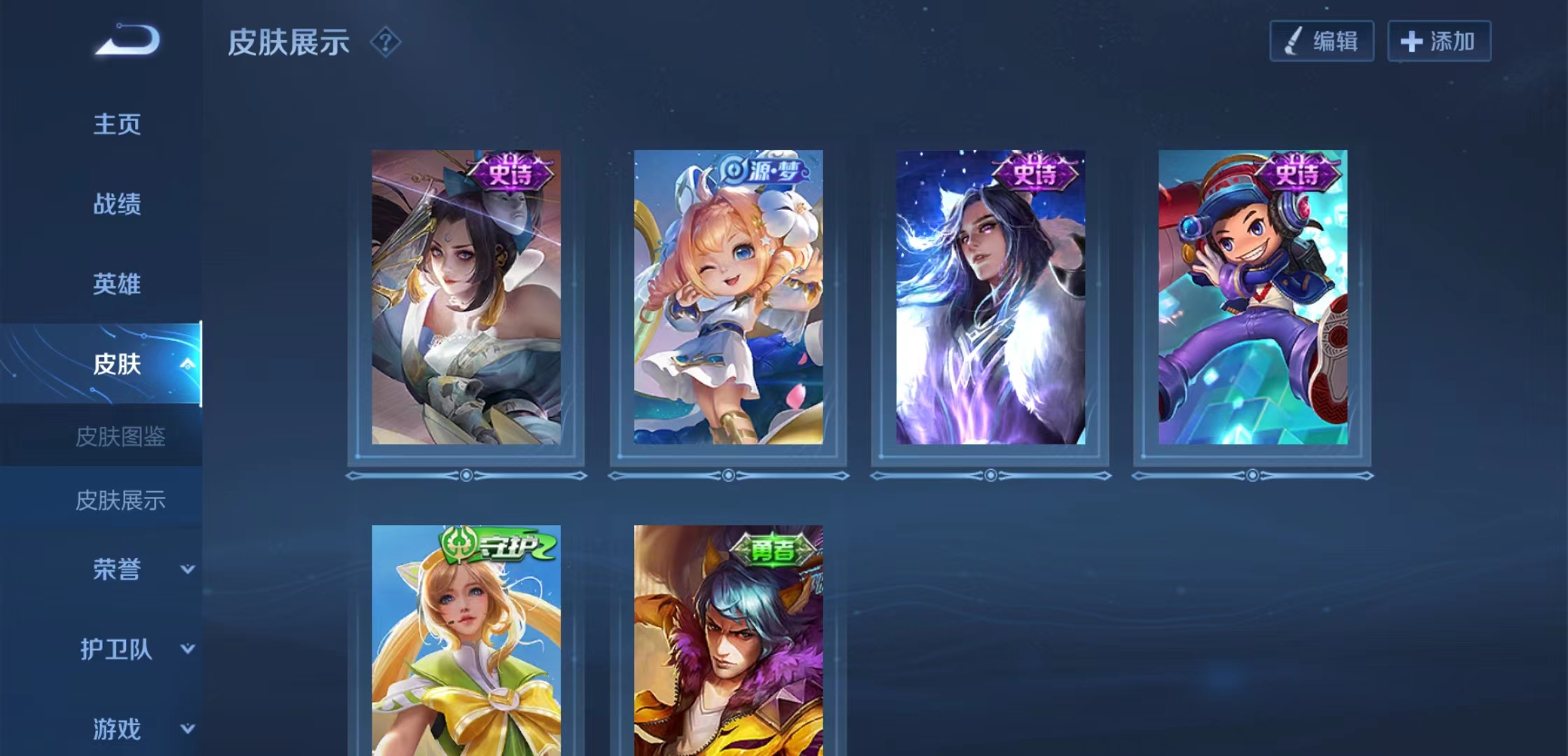Pick the headphone boy epic skin card

point(1252,297)
